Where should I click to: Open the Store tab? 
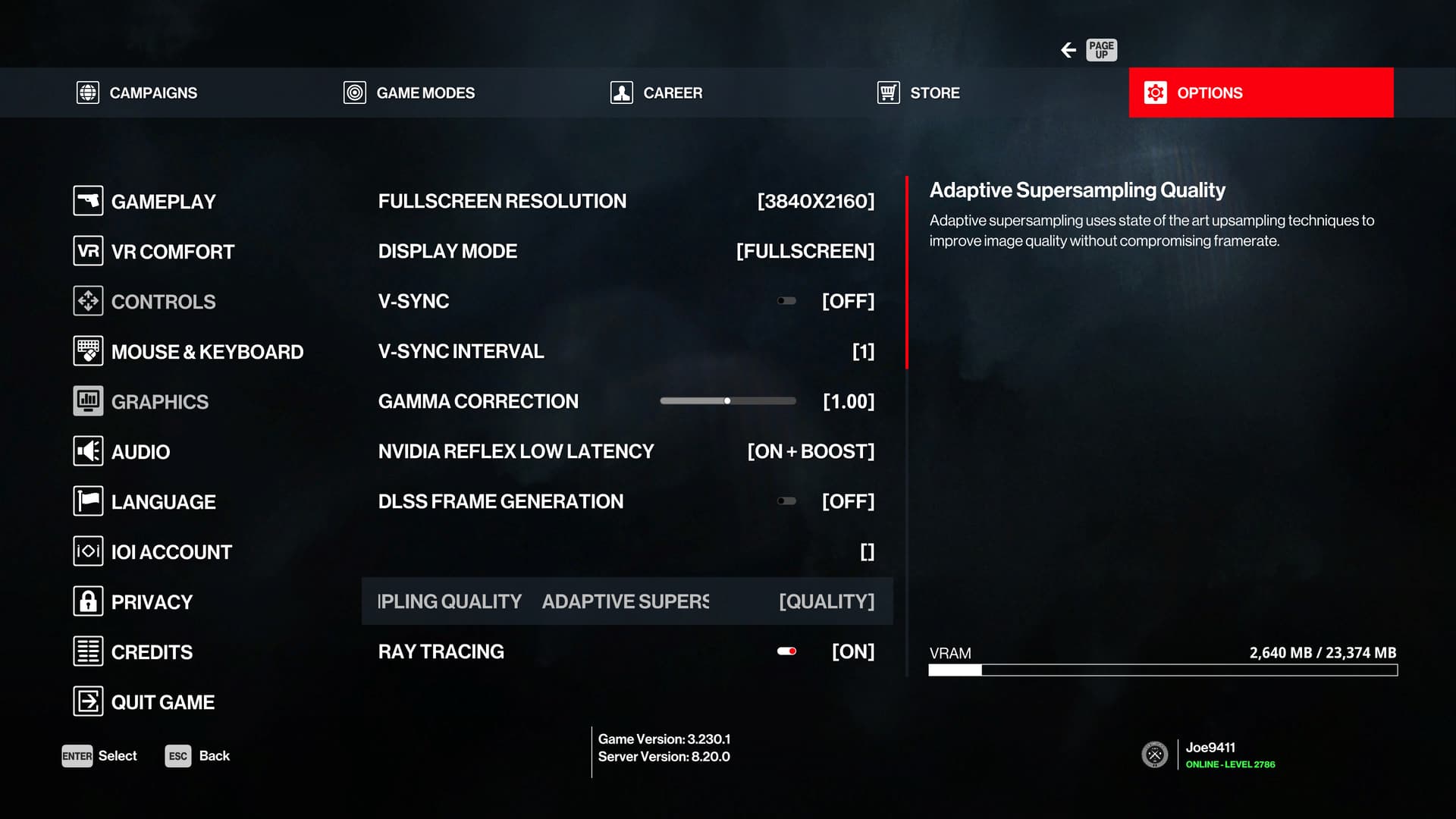918,93
